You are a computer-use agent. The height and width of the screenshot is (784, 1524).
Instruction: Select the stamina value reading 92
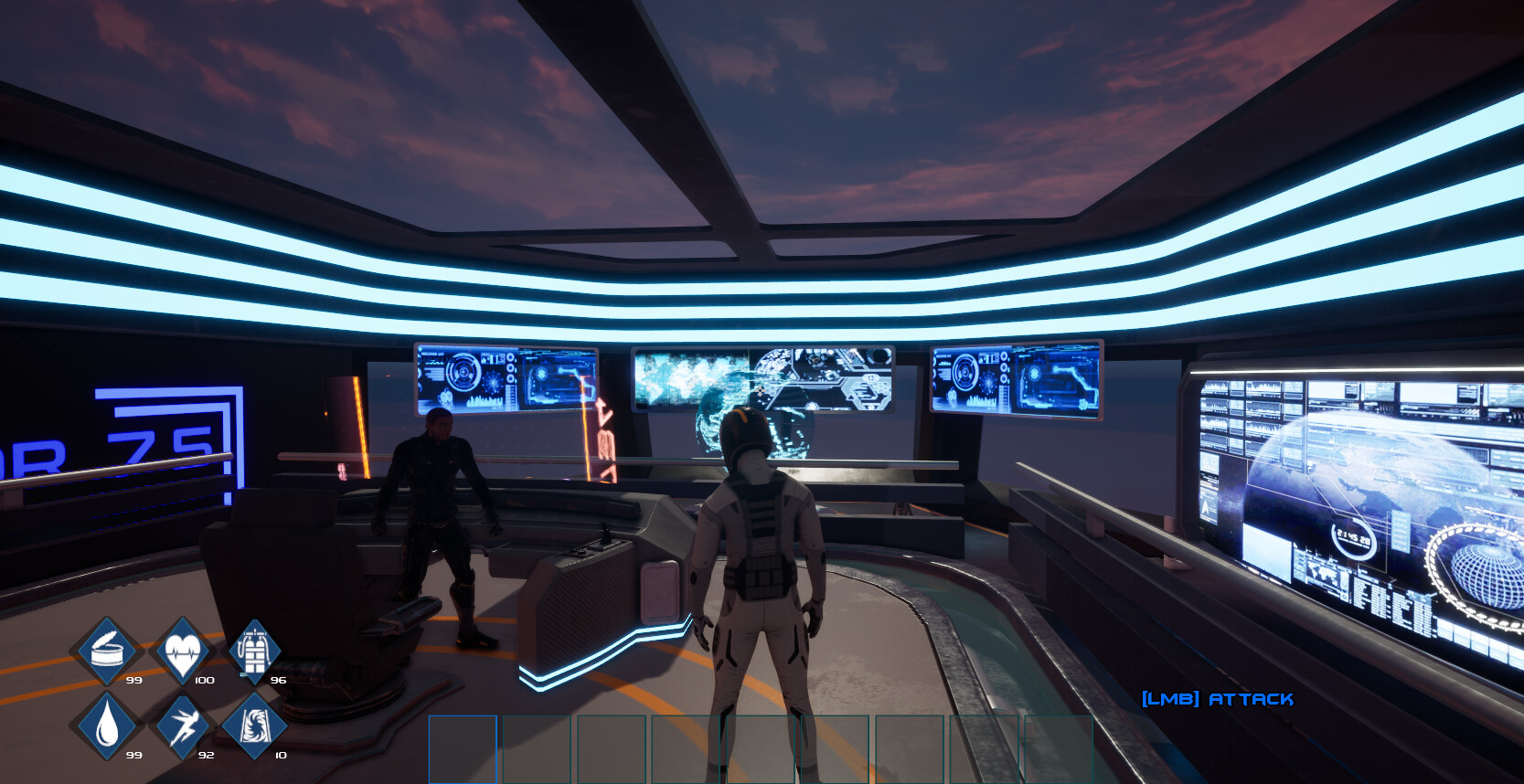click(205, 756)
